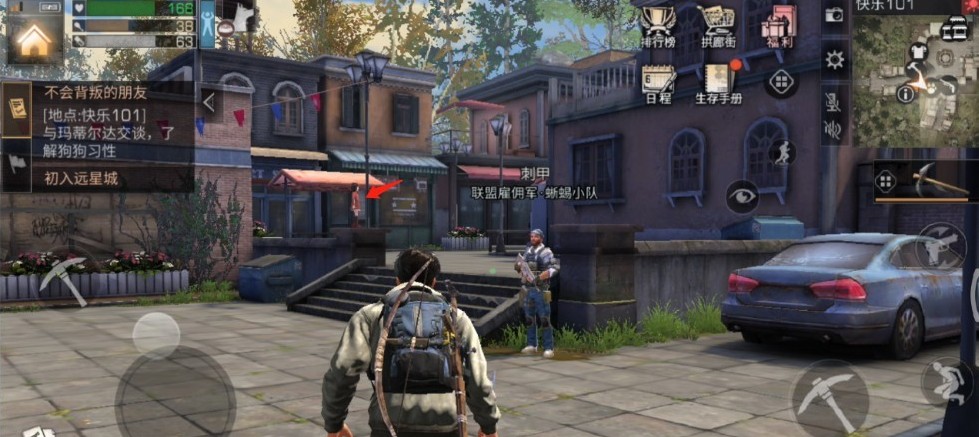Take a screenshot with the camera icon

834,16
